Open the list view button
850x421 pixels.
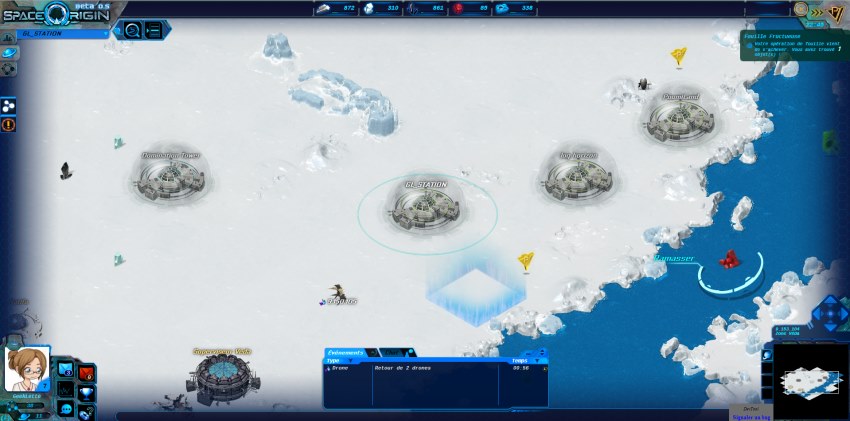[x=154, y=30]
